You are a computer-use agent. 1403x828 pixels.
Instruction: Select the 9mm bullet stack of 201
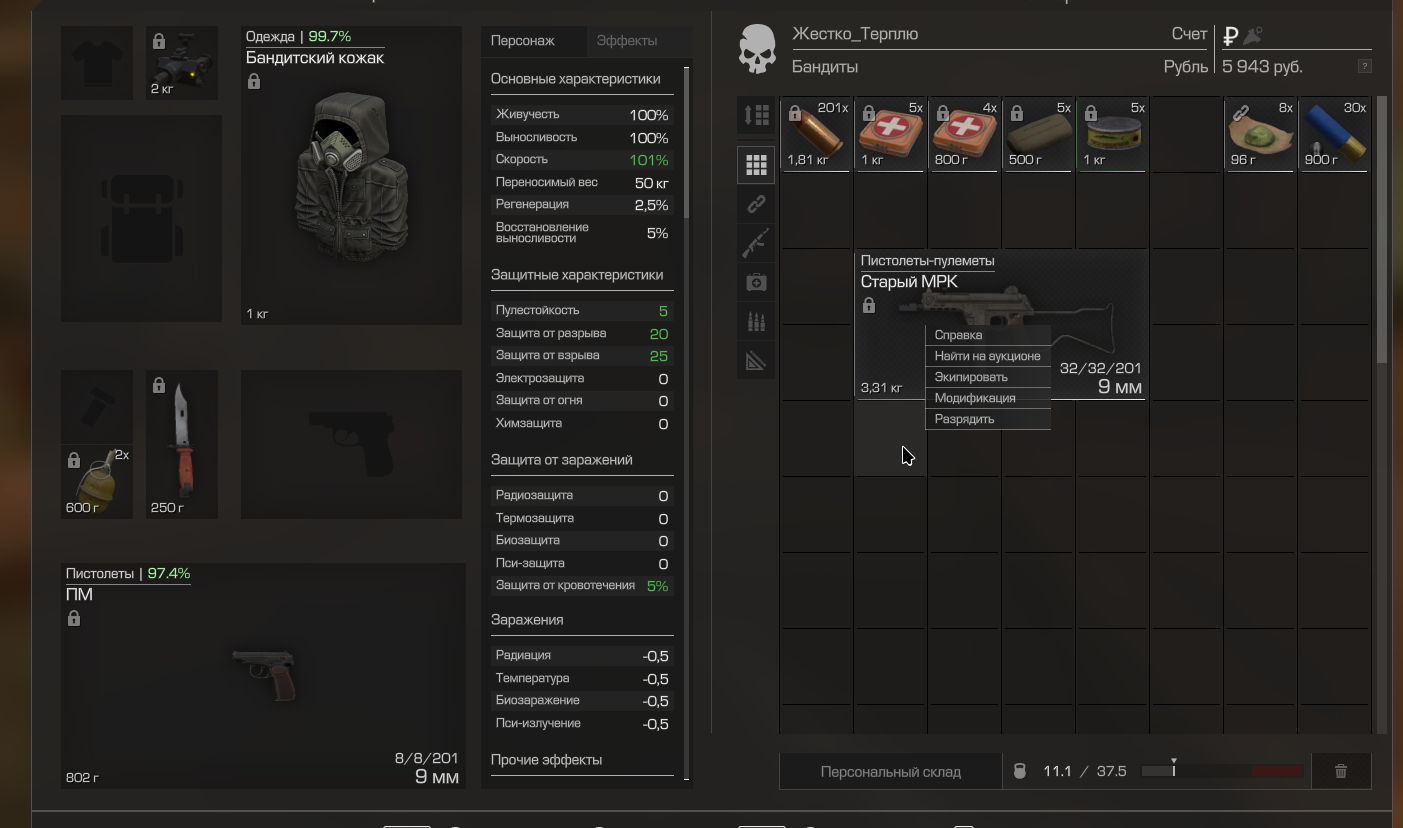pos(817,134)
